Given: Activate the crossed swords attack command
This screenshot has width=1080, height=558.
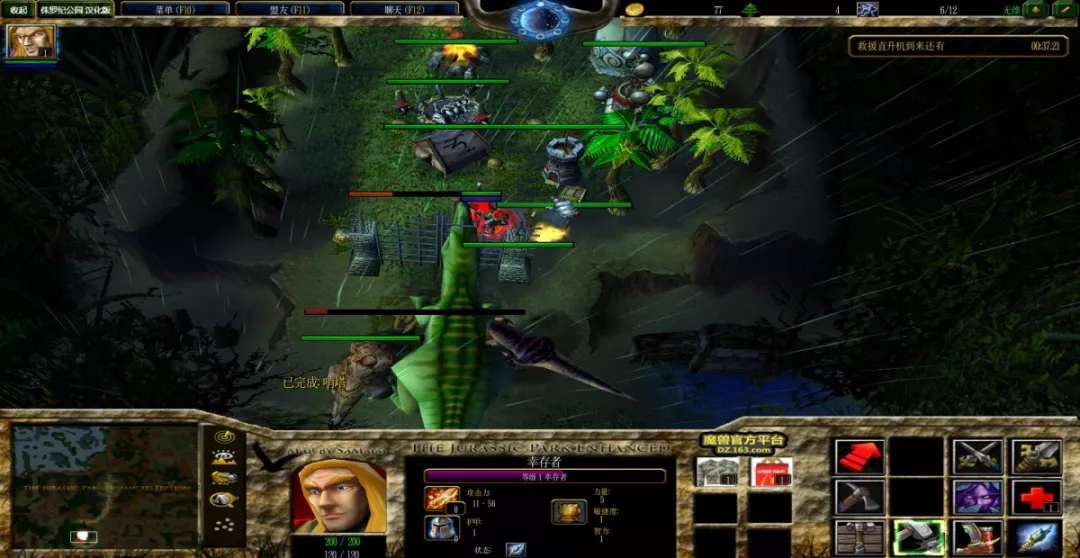Looking at the screenshot, I should click(976, 457).
